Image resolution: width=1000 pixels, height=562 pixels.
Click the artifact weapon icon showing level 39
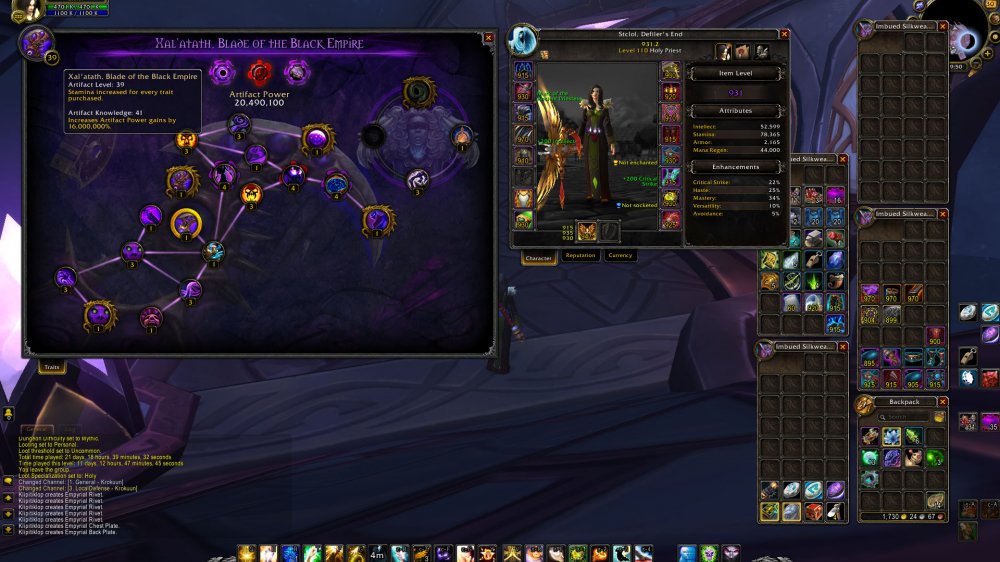[x=38, y=43]
